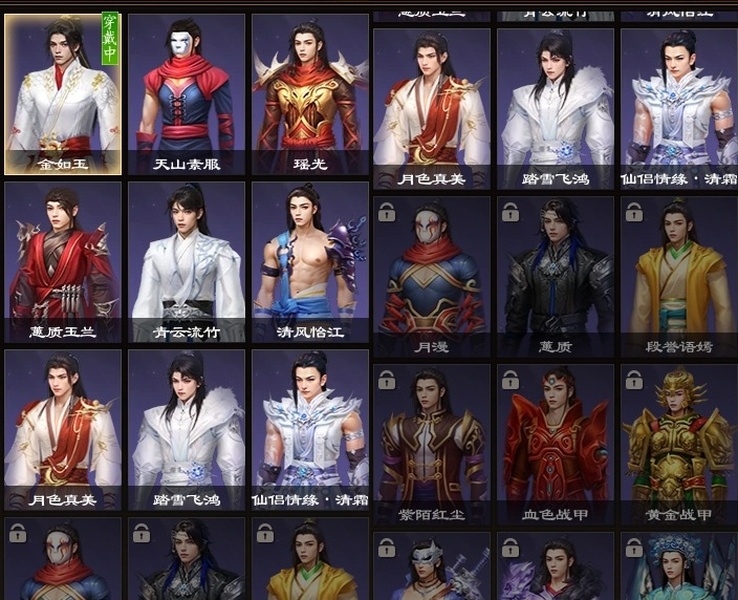
Task: Choose the locked 黄金战甲 golden armor
Action: 679,445
